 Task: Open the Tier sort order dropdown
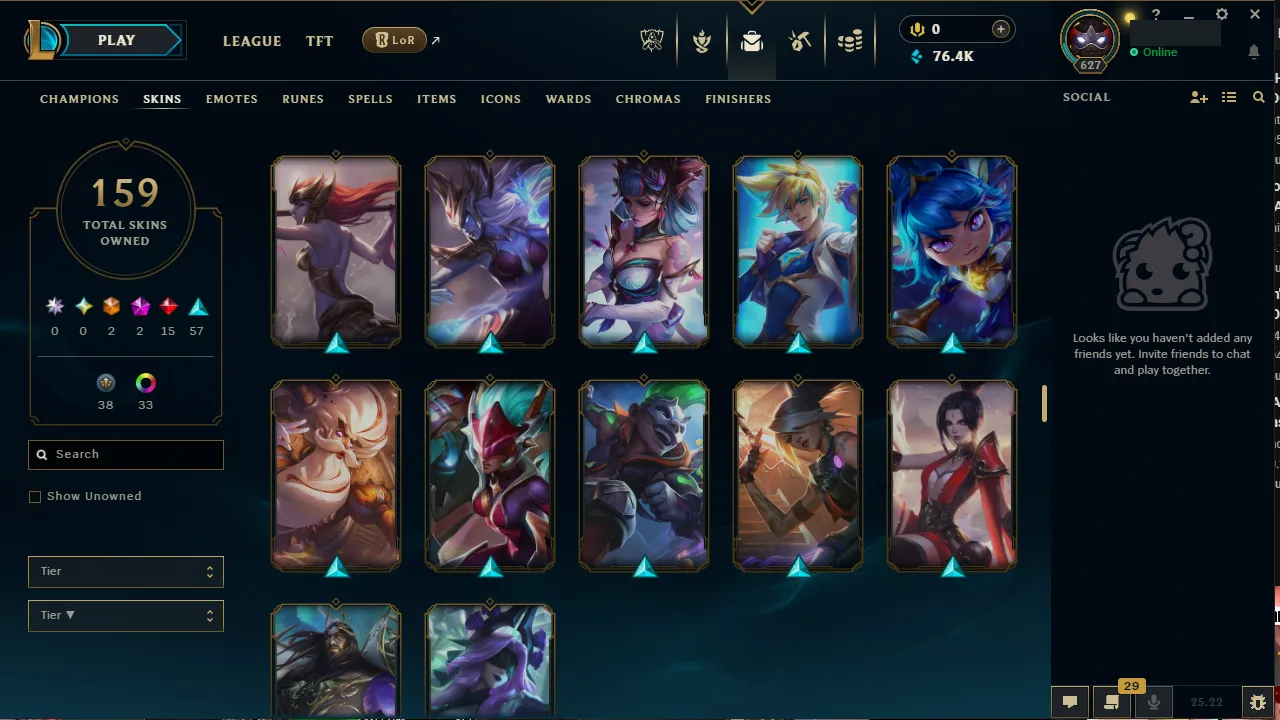125,615
